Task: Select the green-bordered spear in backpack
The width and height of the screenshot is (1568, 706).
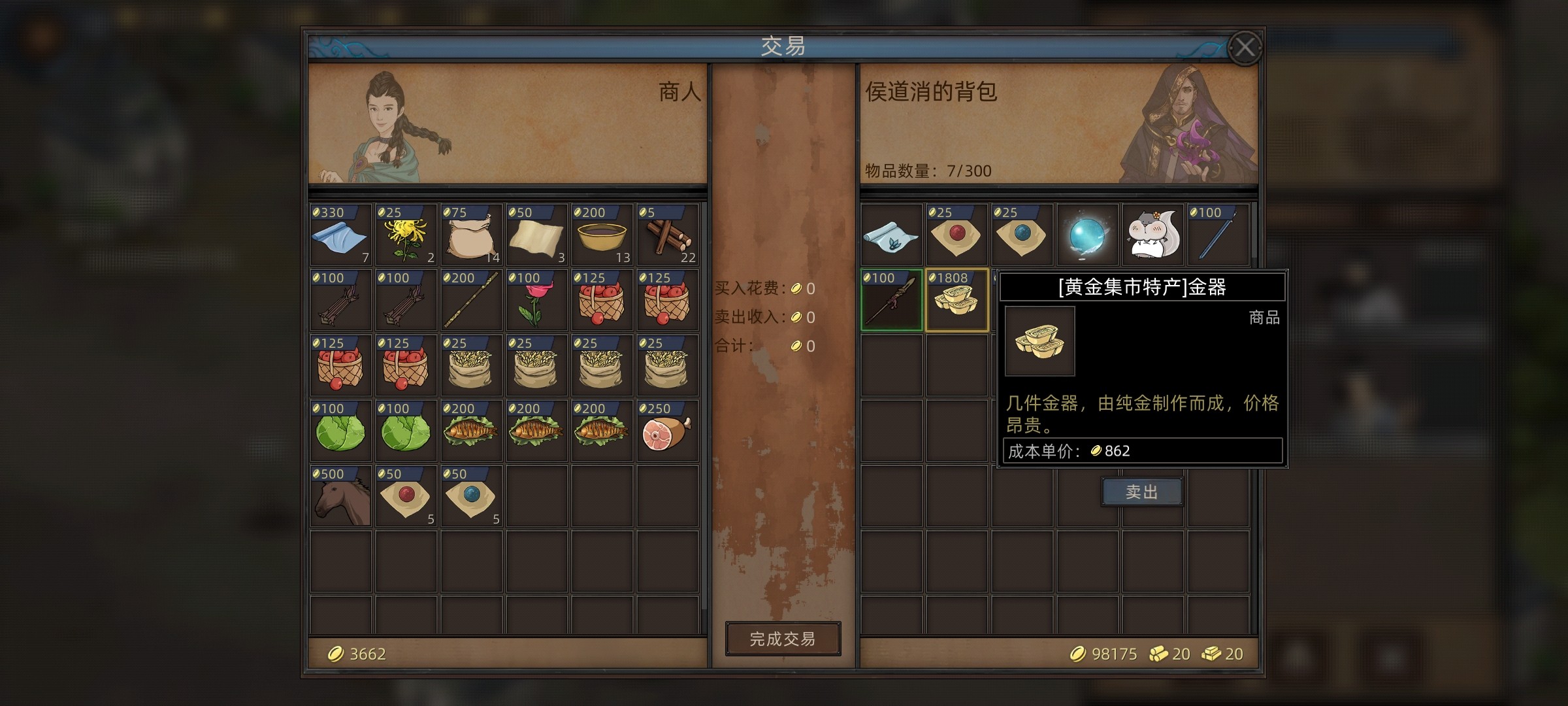Action: tap(891, 301)
